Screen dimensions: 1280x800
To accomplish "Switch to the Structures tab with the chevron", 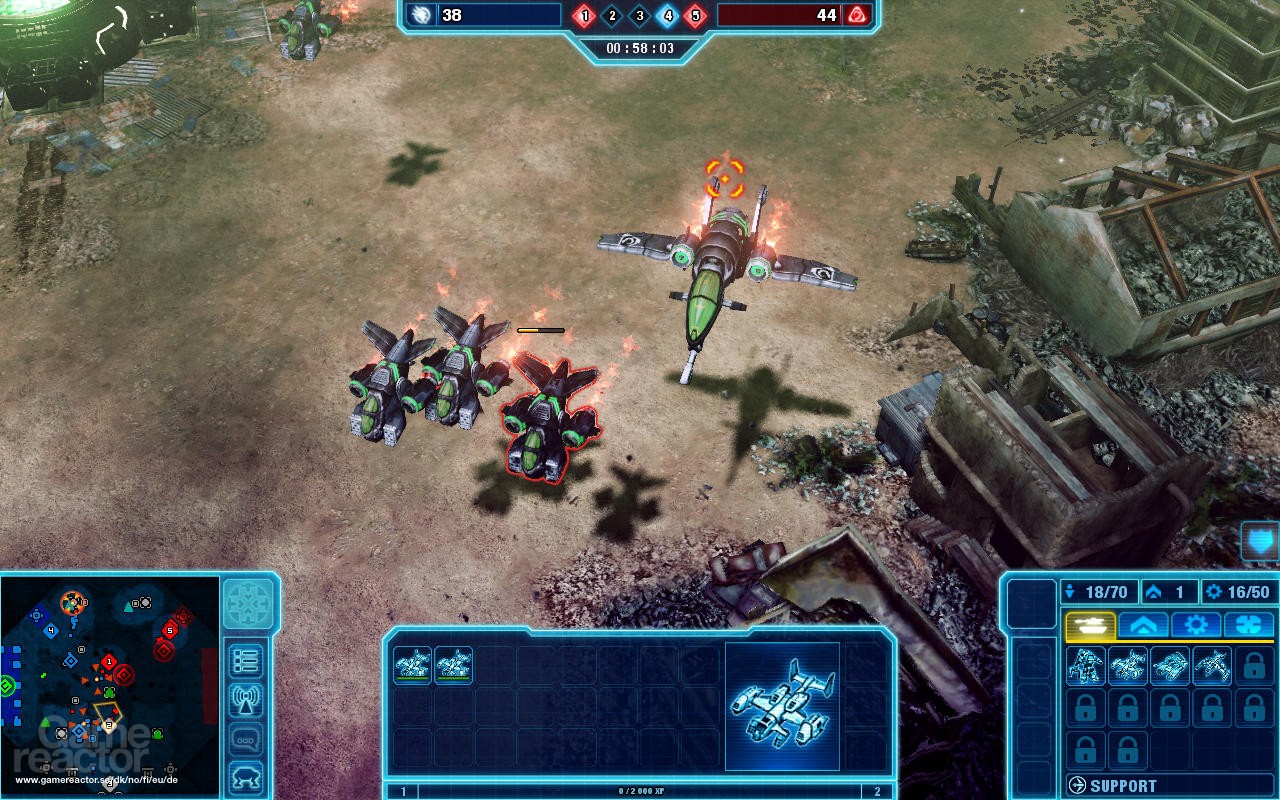I will pyautogui.click(x=1143, y=625).
